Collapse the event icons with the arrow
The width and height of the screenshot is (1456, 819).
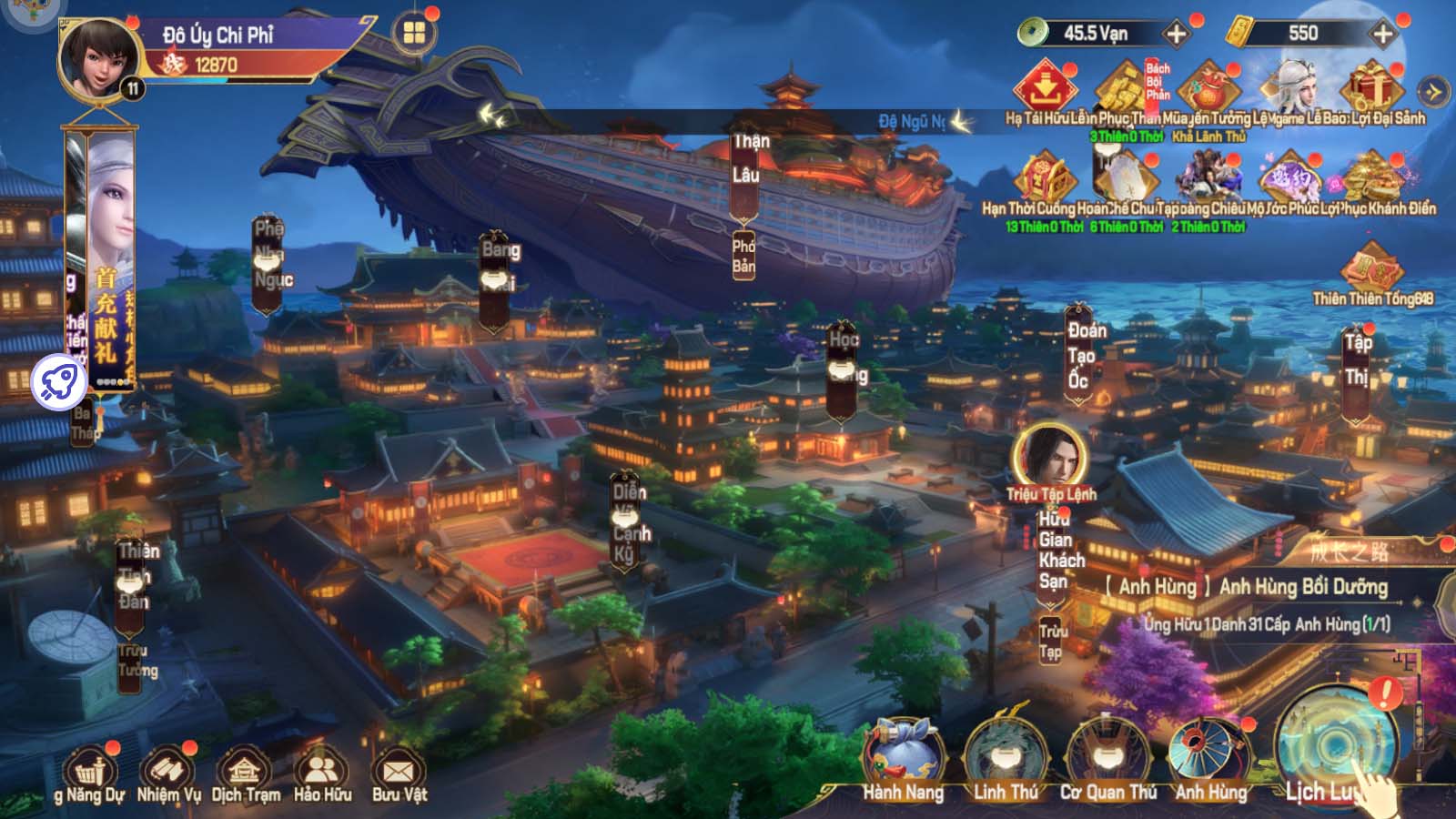(1433, 91)
